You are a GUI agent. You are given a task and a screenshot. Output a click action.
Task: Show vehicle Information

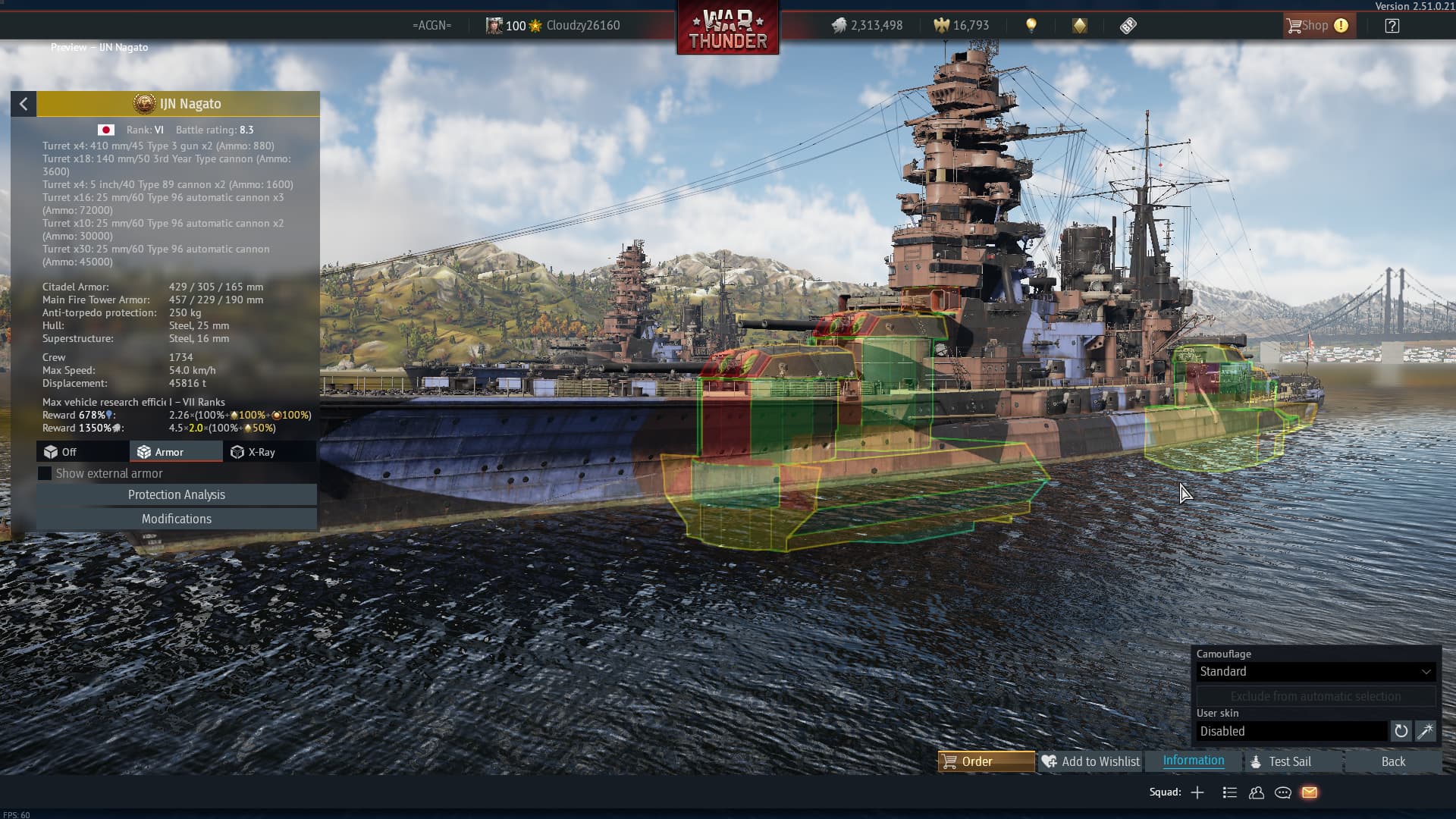[x=1193, y=761]
